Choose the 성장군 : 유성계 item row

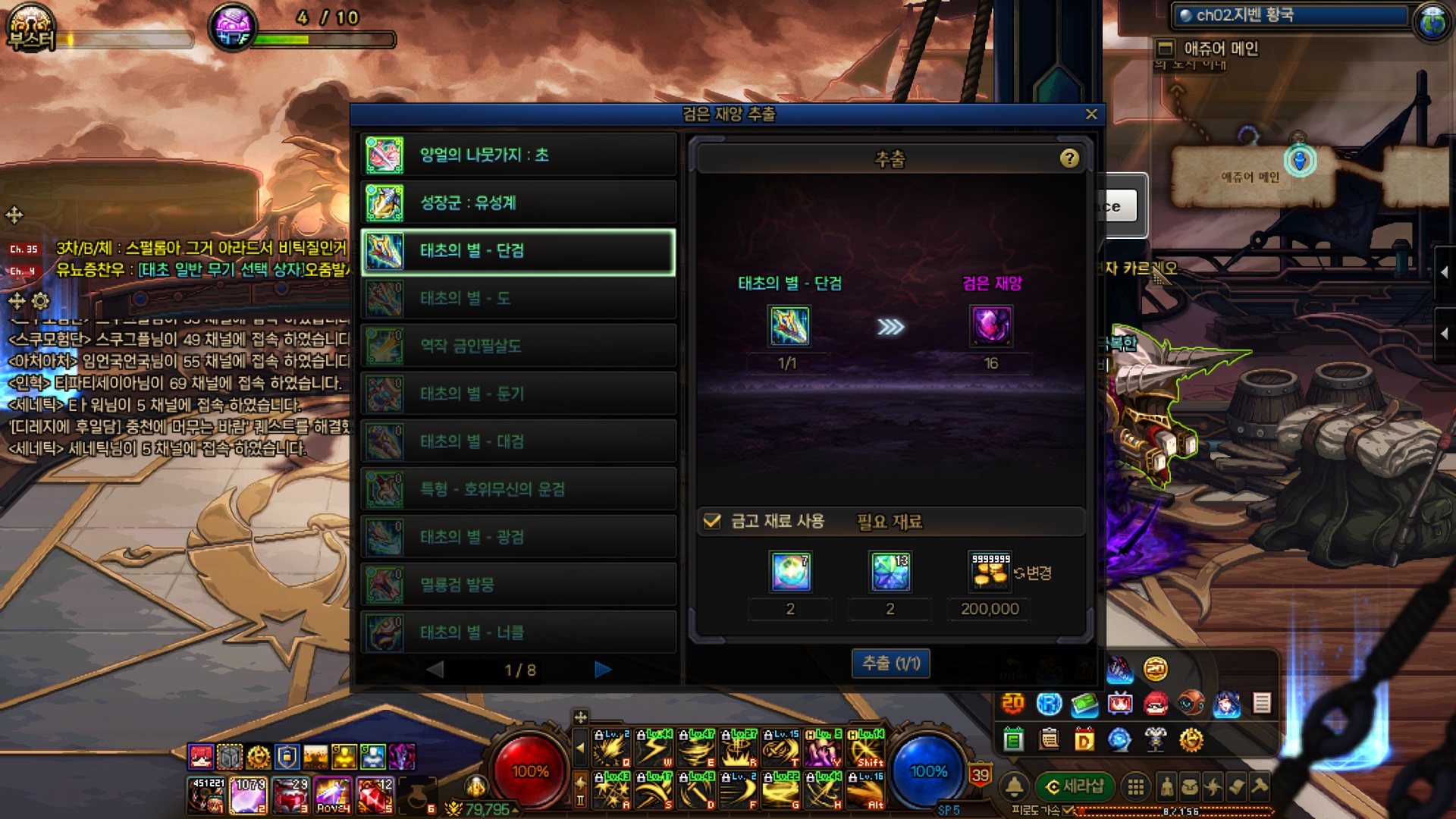(519, 203)
